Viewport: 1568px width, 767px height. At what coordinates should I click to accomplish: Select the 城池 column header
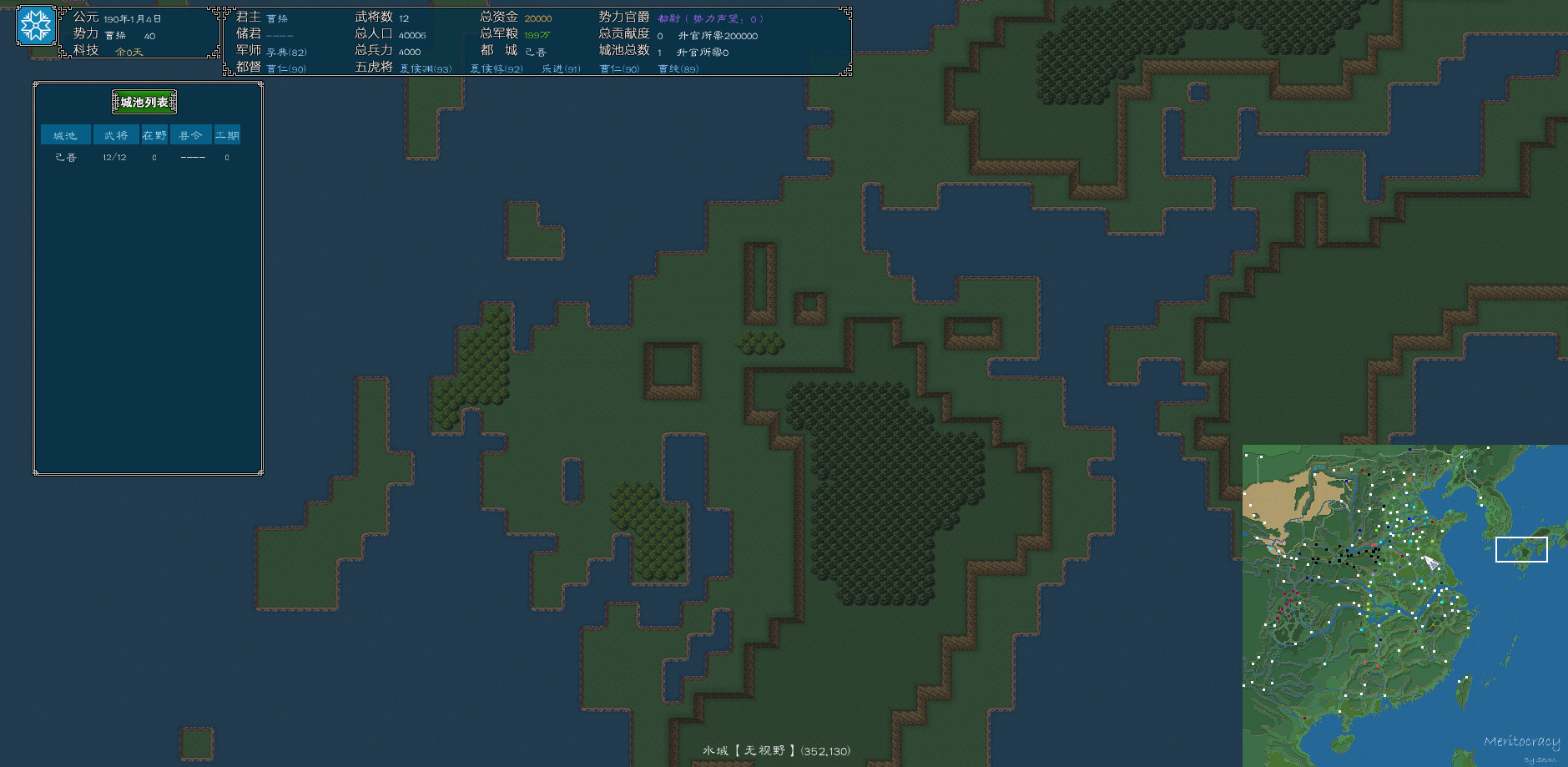tap(64, 134)
